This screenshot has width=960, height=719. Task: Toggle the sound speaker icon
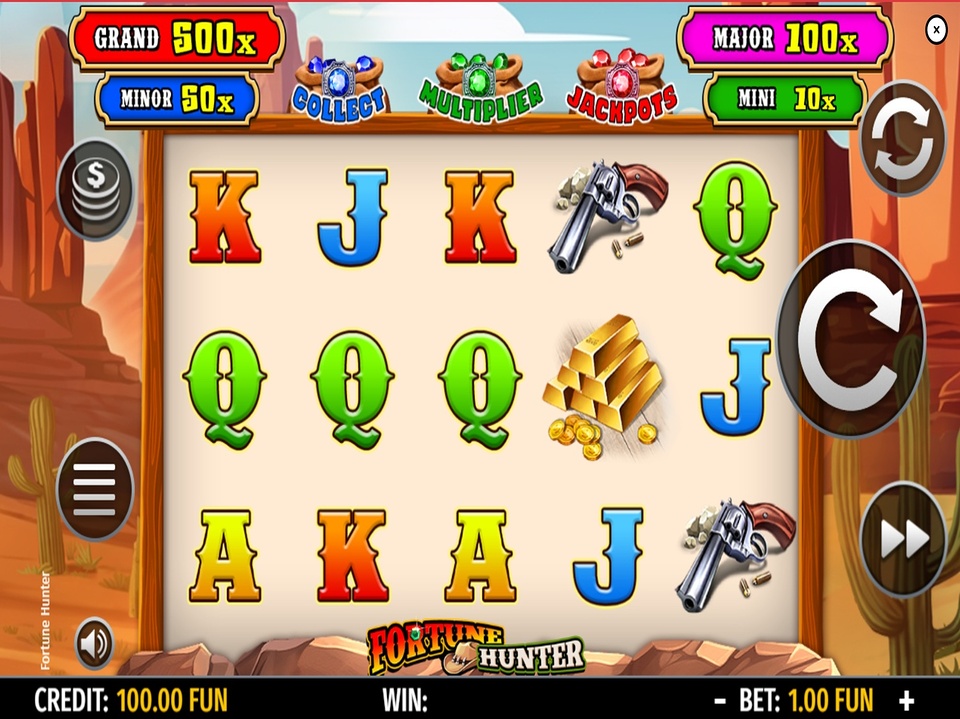point(95,643)
